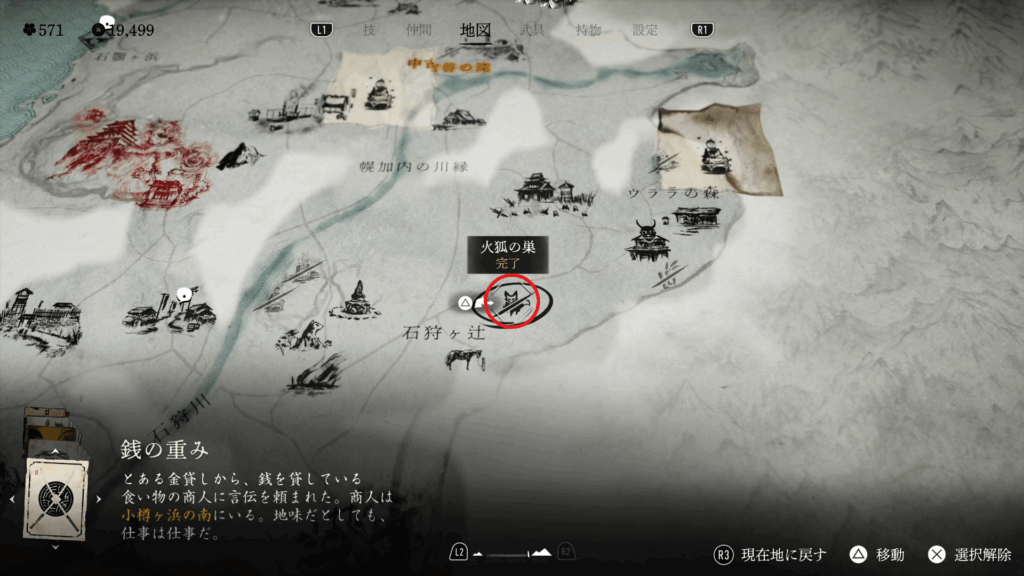
Task: Select the 地図 tab
Action: (x=475, y=30)
